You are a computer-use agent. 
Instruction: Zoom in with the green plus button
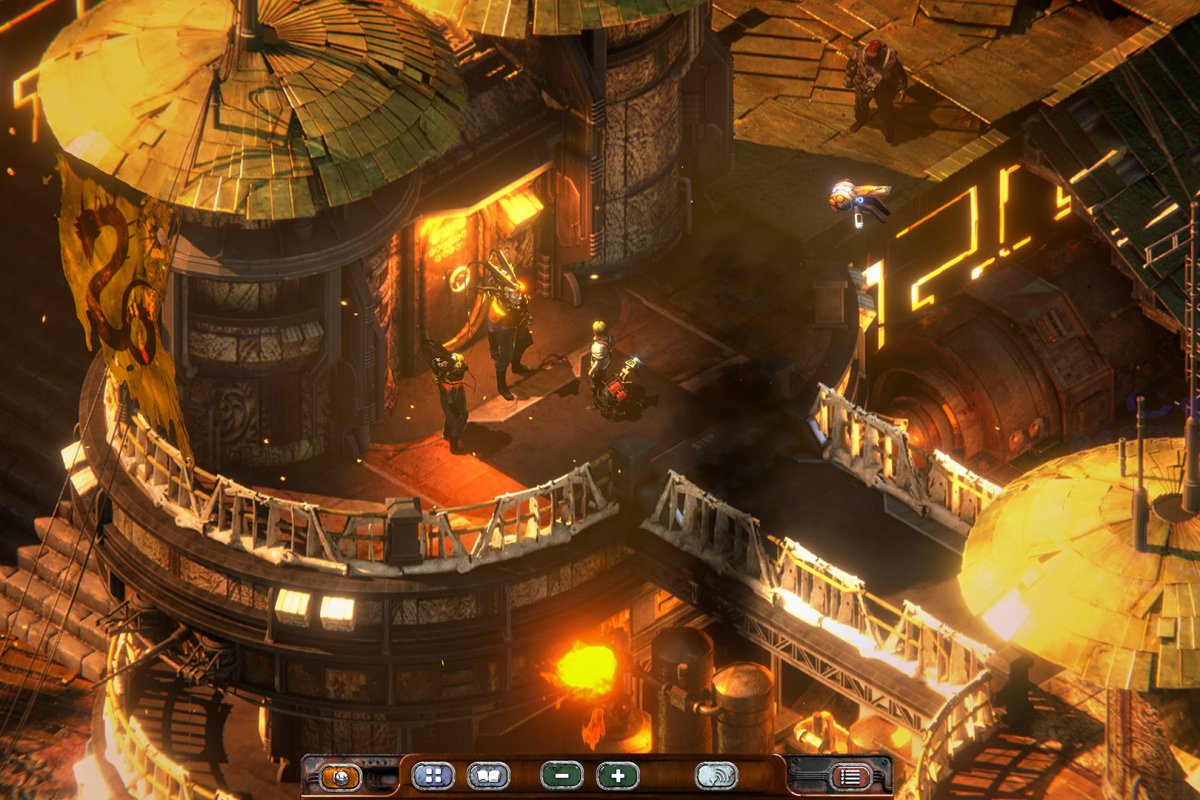tap(617, 776)
